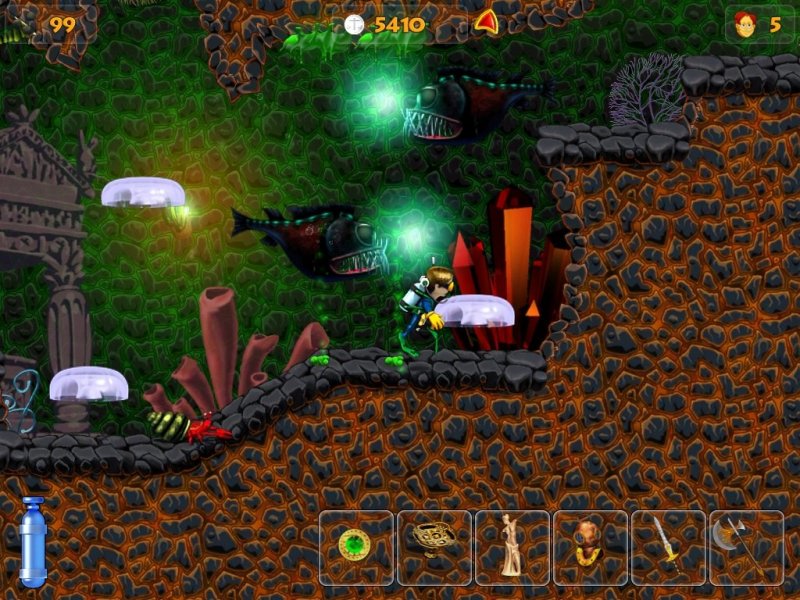This screenshot has height=600, width=800.
Task: Select the ivory statue treasure slot
Action: pos(512,547)
